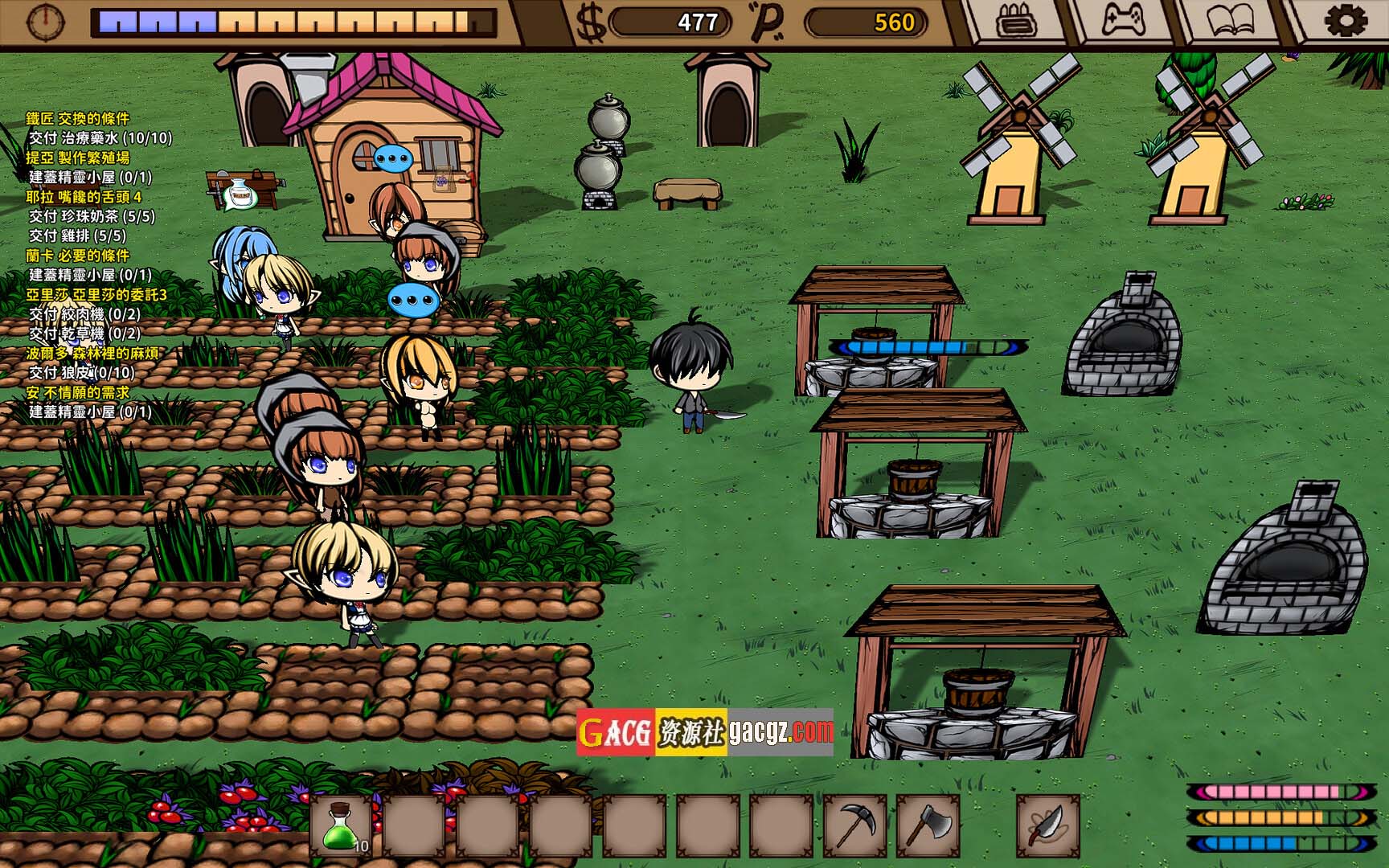Open the 波爾多 森林裡的麻煩 quest
Viewport: 1389px width, 868px height.
pyautogui.click(x=92, y=353)
